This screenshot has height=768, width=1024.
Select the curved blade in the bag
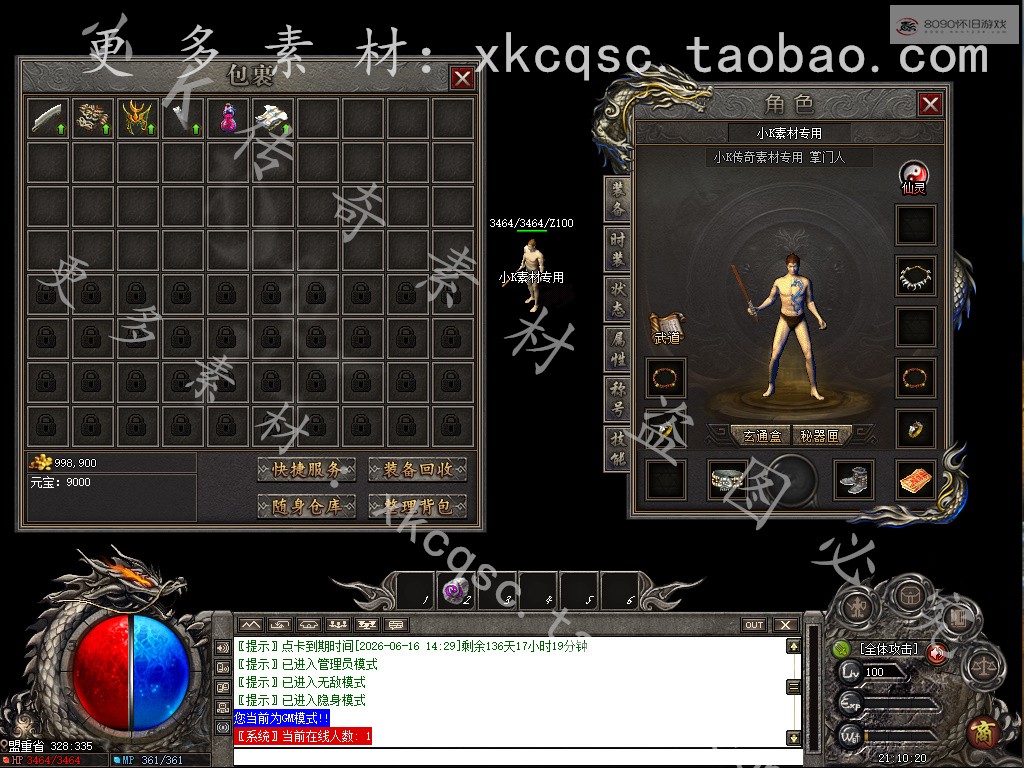(48, 119)
